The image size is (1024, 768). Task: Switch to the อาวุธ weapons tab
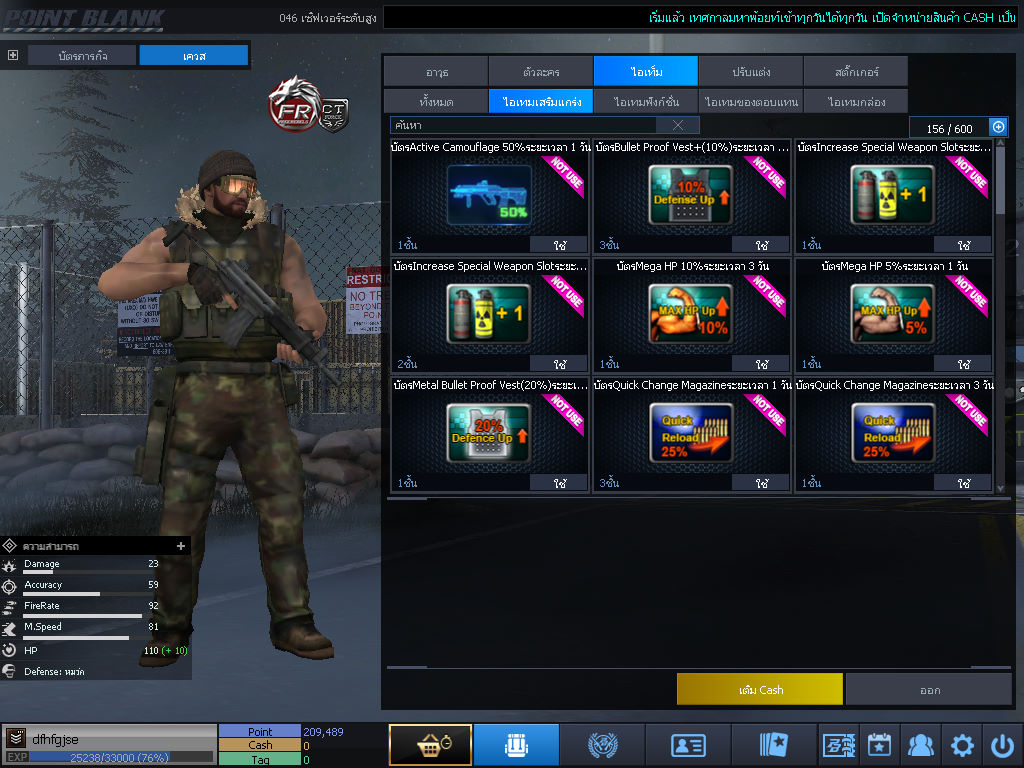(435, 72)
